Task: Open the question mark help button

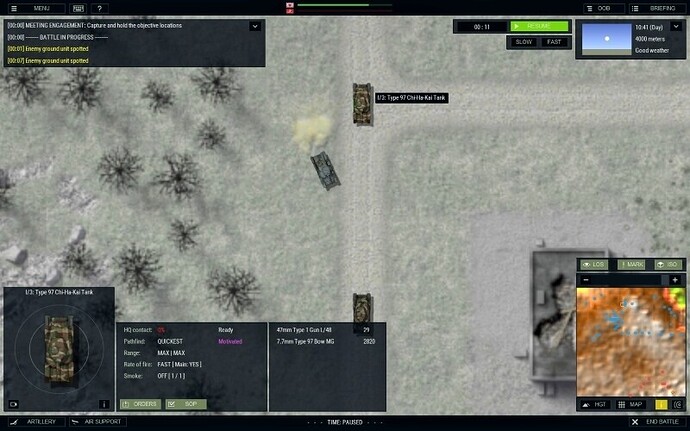Action: point(100,8)
